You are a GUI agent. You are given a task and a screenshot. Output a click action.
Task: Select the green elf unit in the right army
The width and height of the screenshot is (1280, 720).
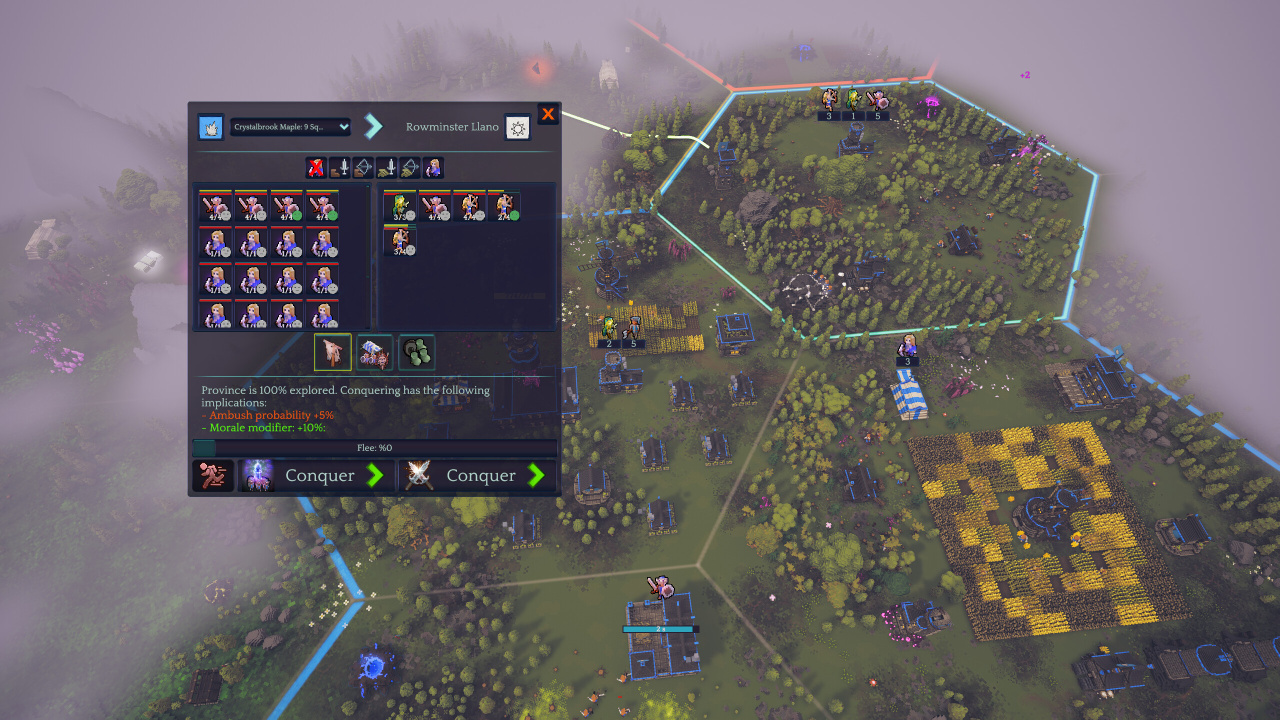coord(400,207)
